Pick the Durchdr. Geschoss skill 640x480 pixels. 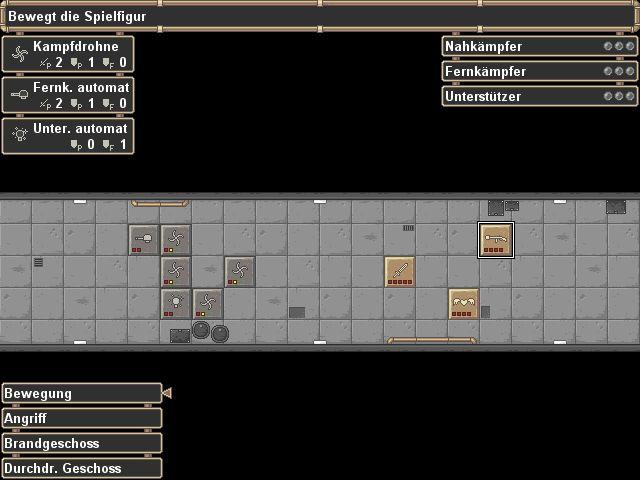pyautogui.click(x=81, y=468)
